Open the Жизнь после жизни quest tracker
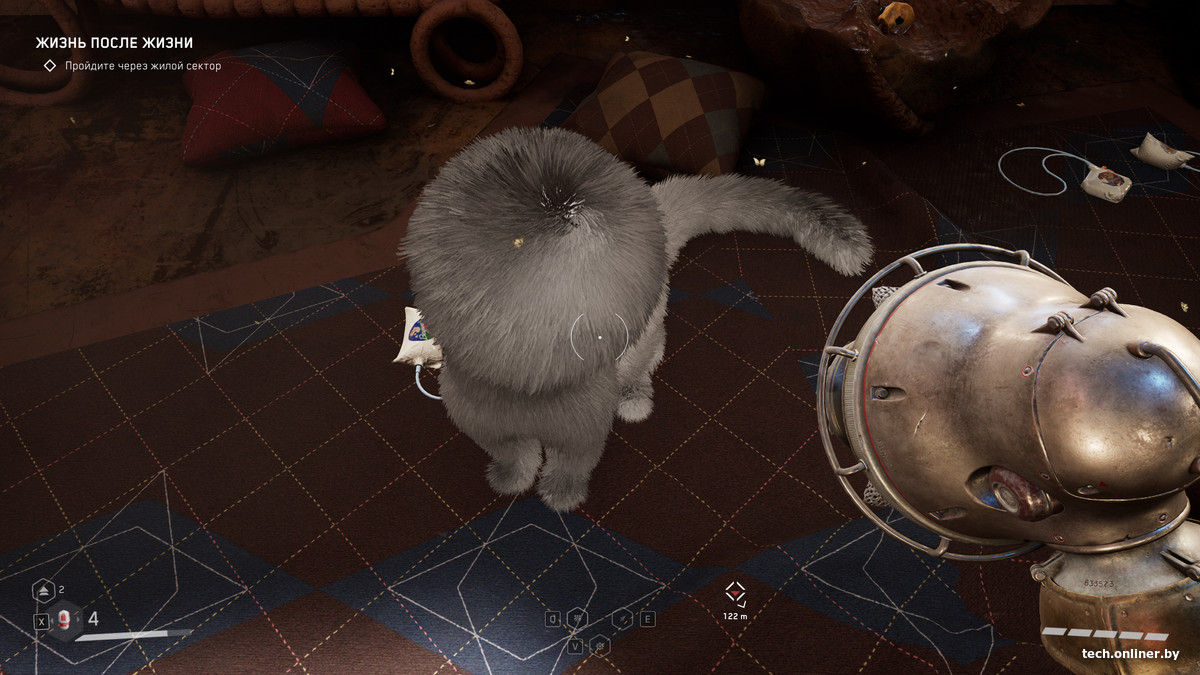Viewport: 1200px width, 675px height. tap(114, 43)
